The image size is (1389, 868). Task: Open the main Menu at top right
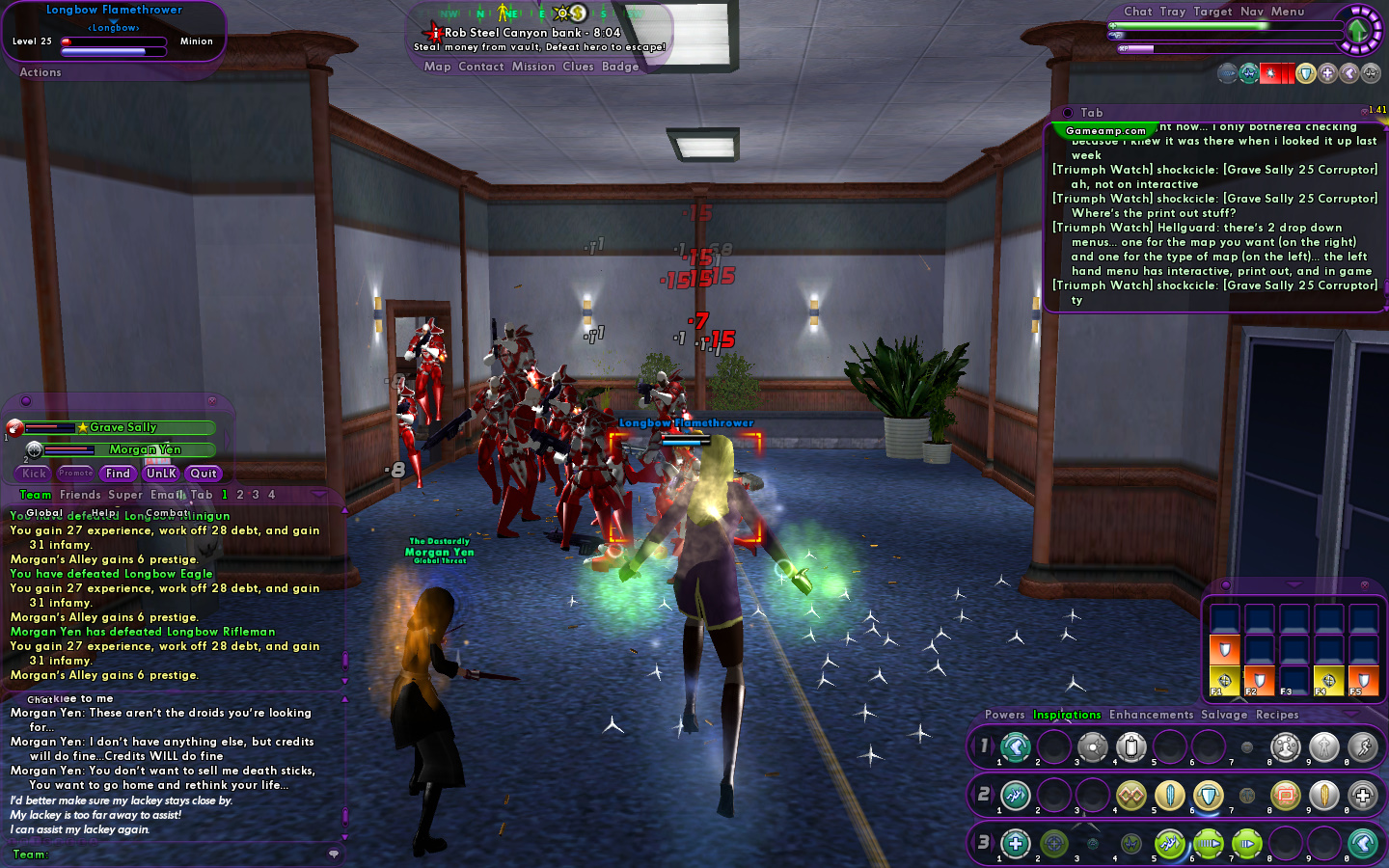click(x=1288, y=12)
